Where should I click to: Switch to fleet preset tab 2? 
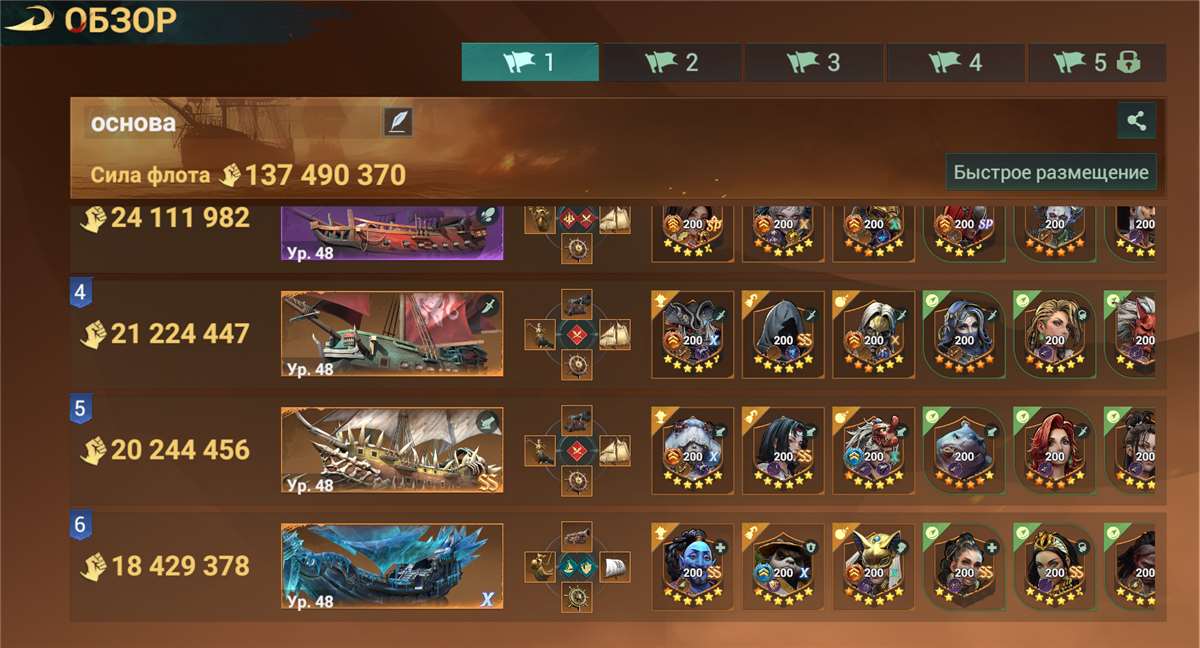(x=672, y=62)
